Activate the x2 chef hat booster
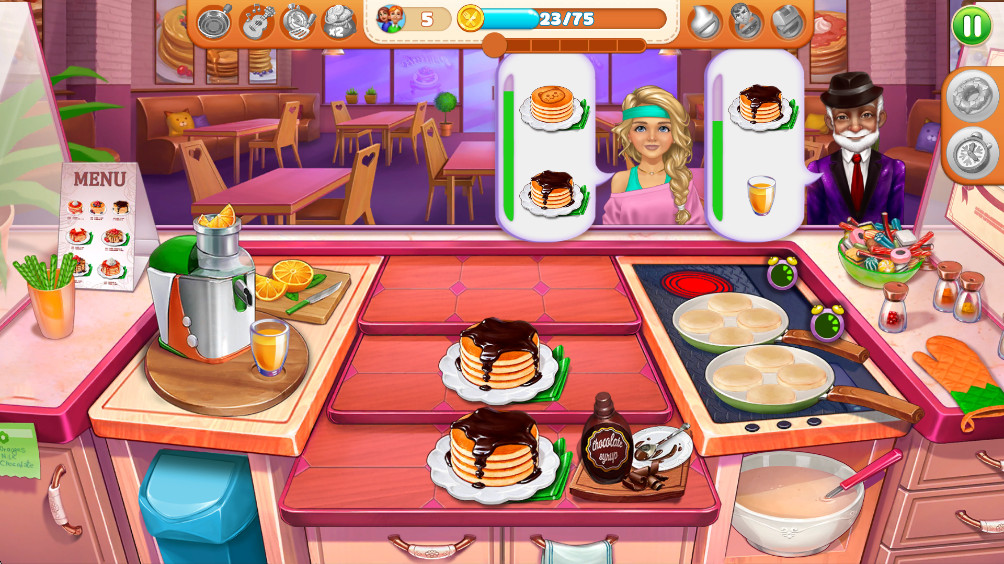This screenshot has height=564, width=1004. 340,21
